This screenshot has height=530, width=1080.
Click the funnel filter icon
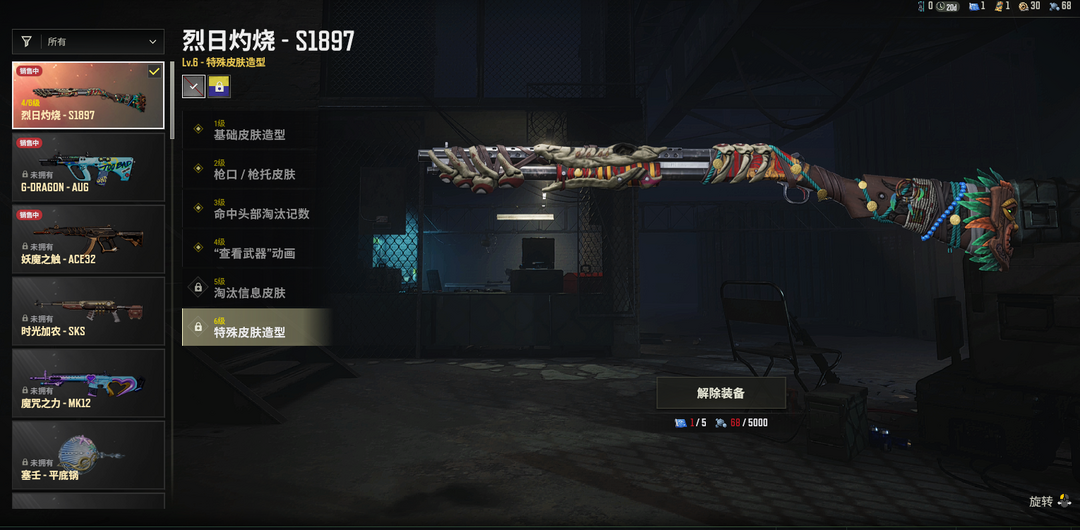coord(26,42)
